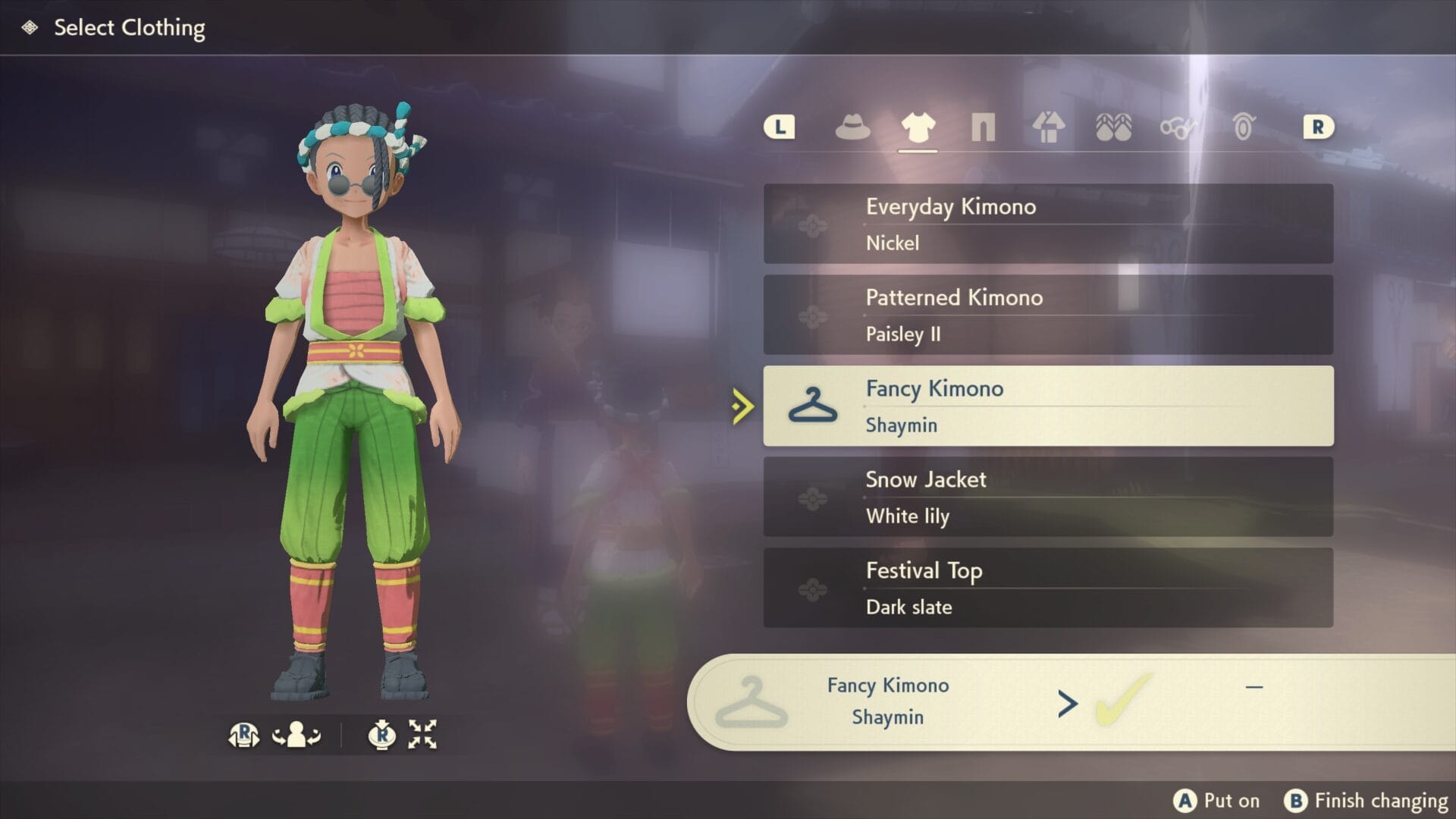Image resolution: width=1456 pixels, height=819 pixels.
Task: Open the full outfit set tab
Action: 1048,127
